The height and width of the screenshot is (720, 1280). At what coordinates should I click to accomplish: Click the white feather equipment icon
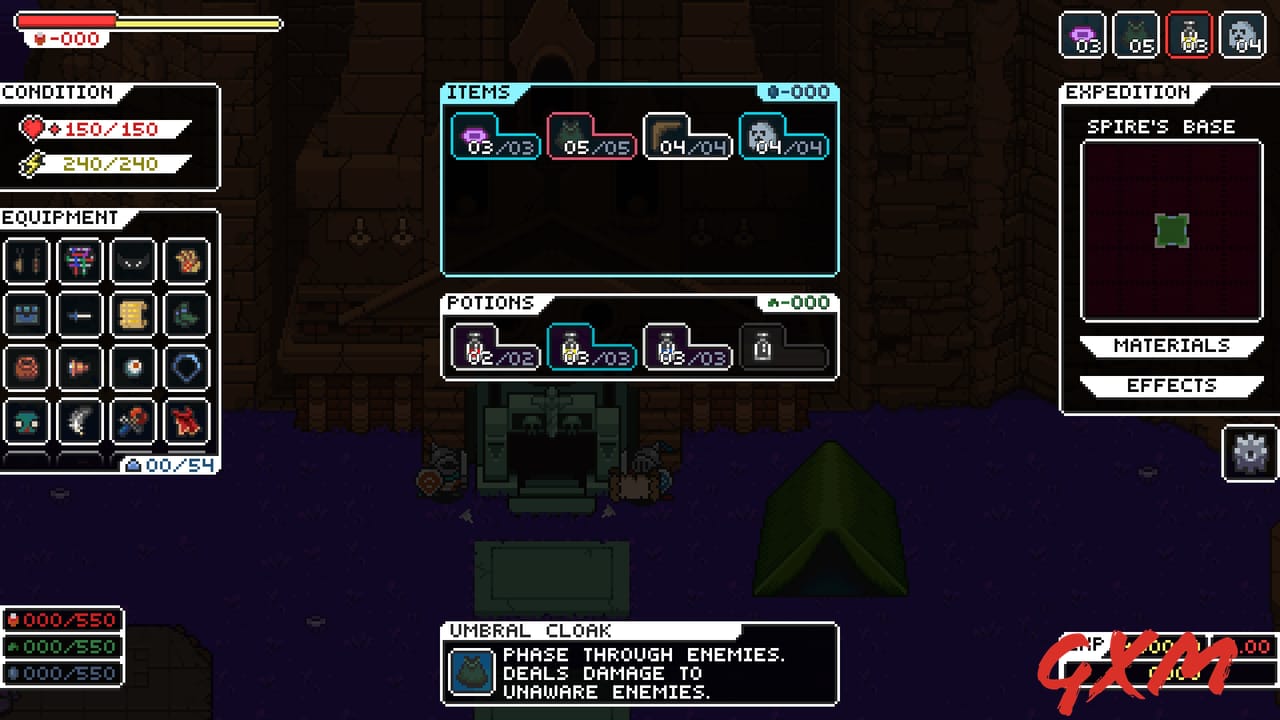pos(80,421)
